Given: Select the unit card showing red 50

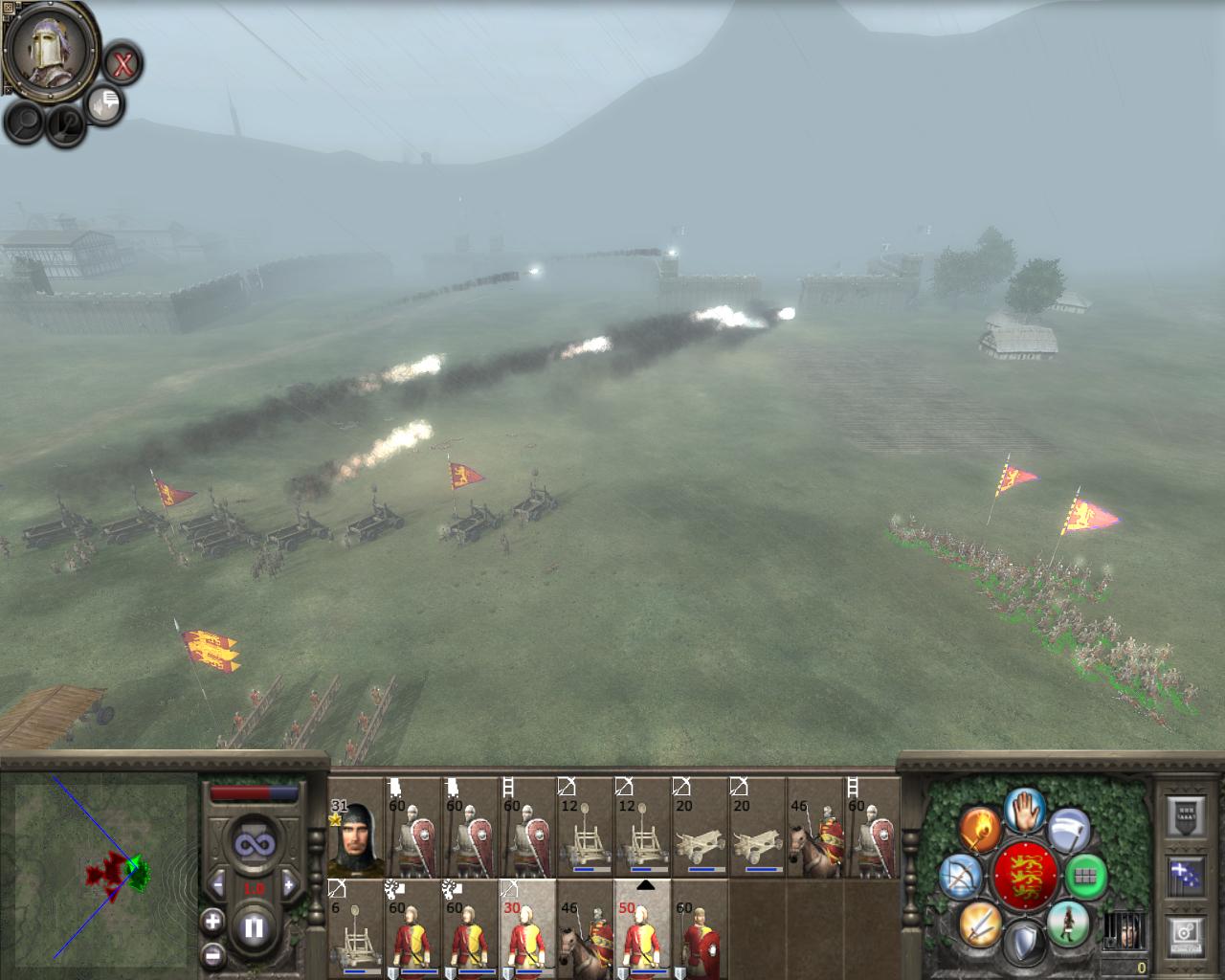Looking at the screenshot, I should pos(642,928).
